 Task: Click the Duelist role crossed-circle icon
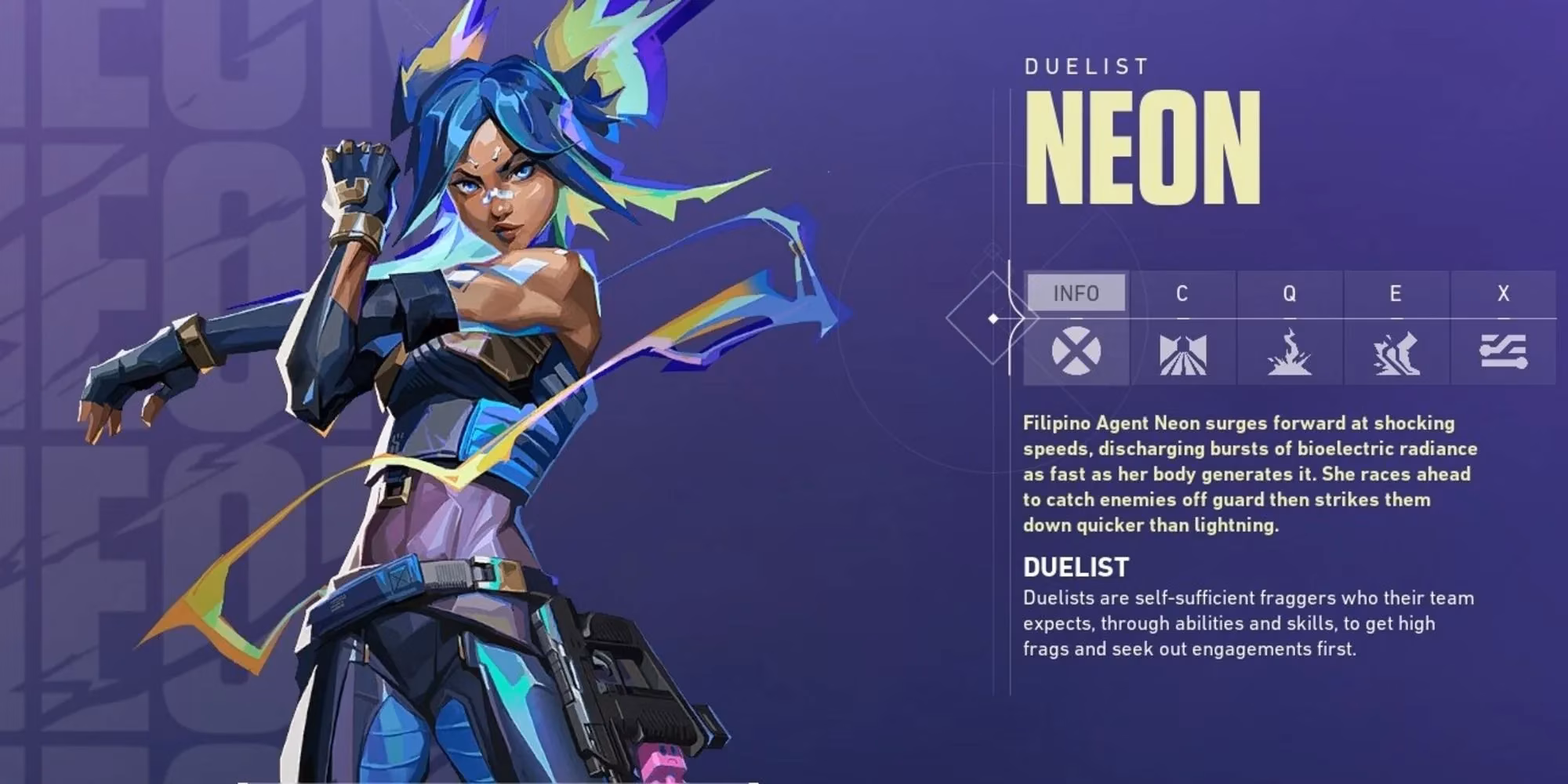(x=1076, y=352)
